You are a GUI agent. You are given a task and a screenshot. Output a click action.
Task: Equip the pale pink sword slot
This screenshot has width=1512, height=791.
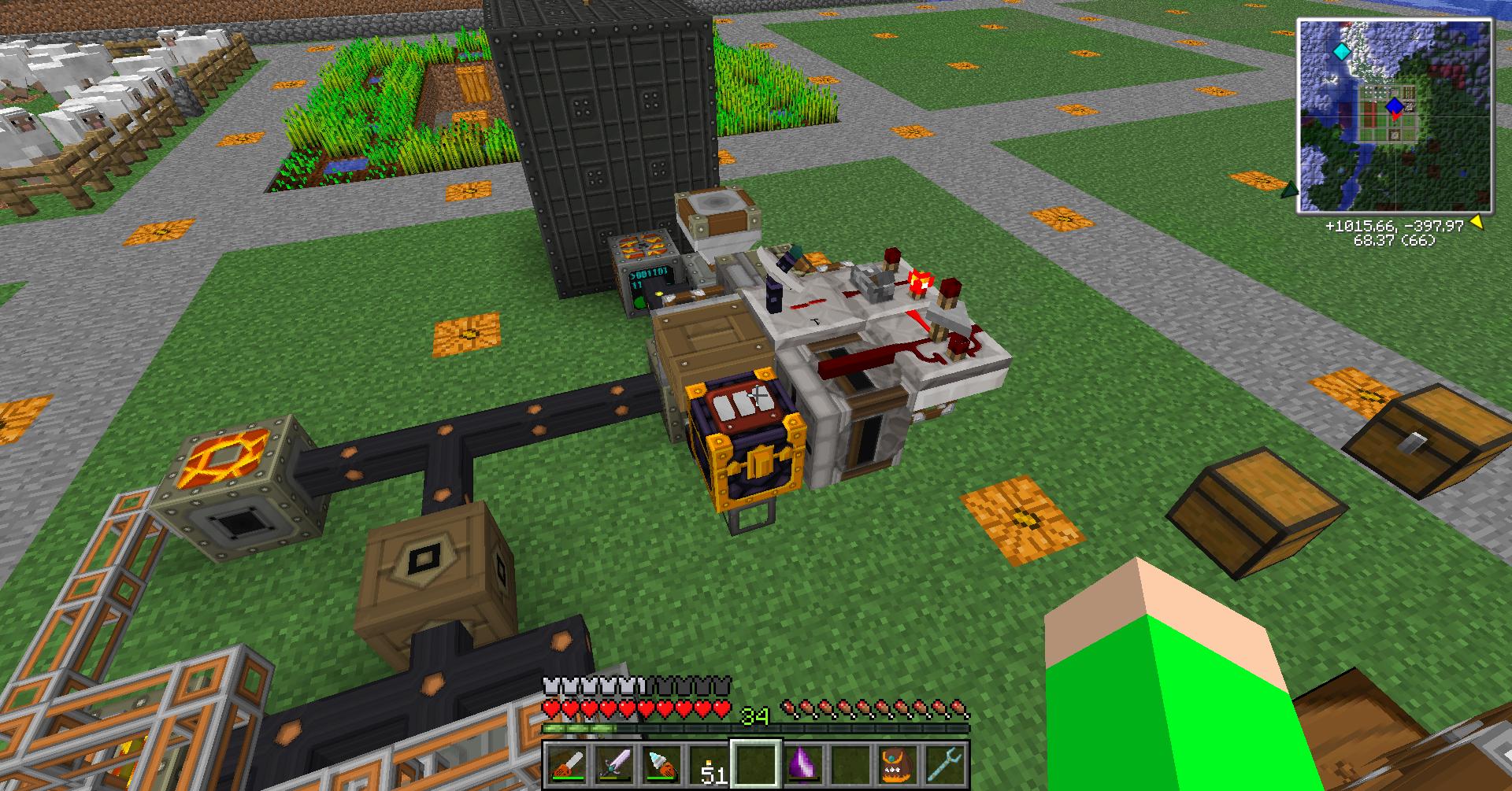pyautogui.click(x=614, y=764)
